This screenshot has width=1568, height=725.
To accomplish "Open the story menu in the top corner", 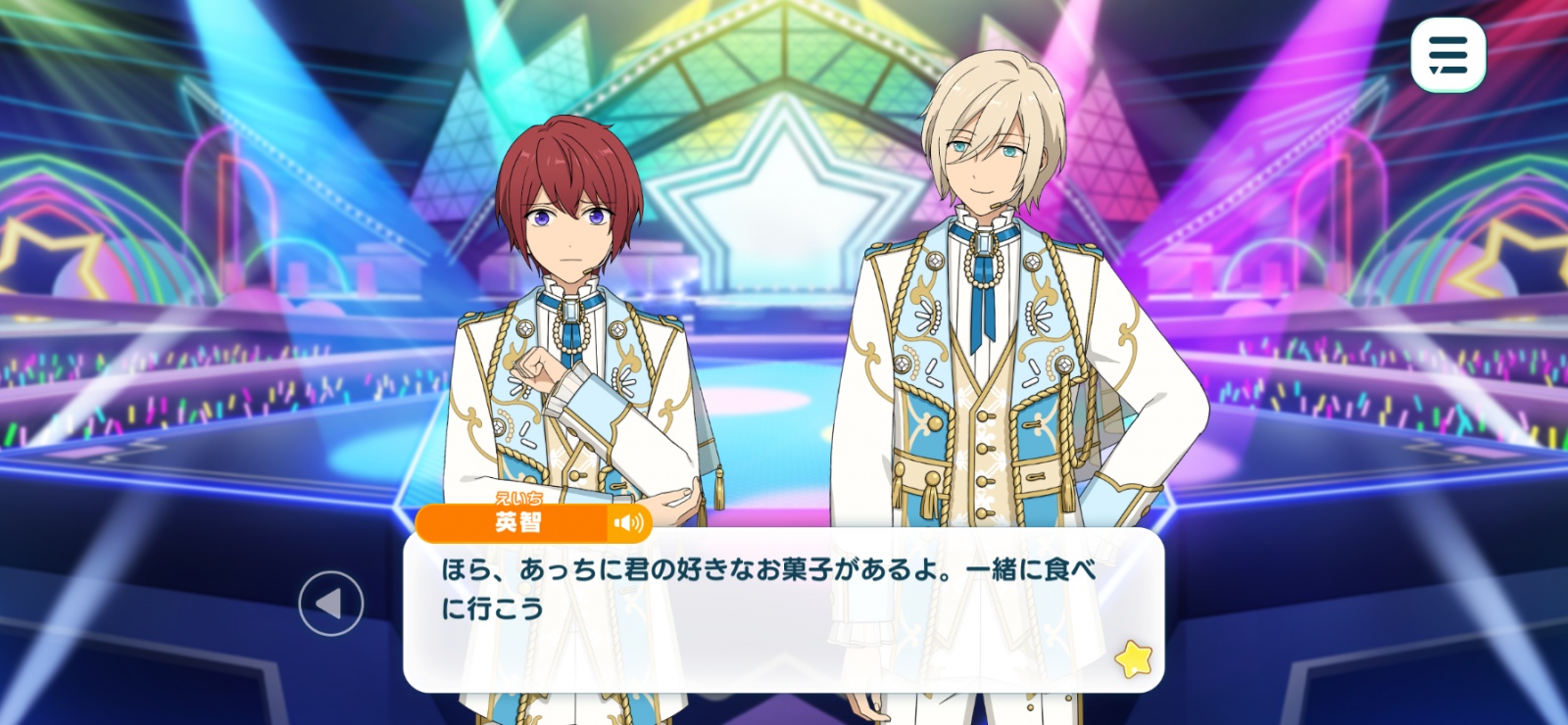I will (x=1447, y=55).
